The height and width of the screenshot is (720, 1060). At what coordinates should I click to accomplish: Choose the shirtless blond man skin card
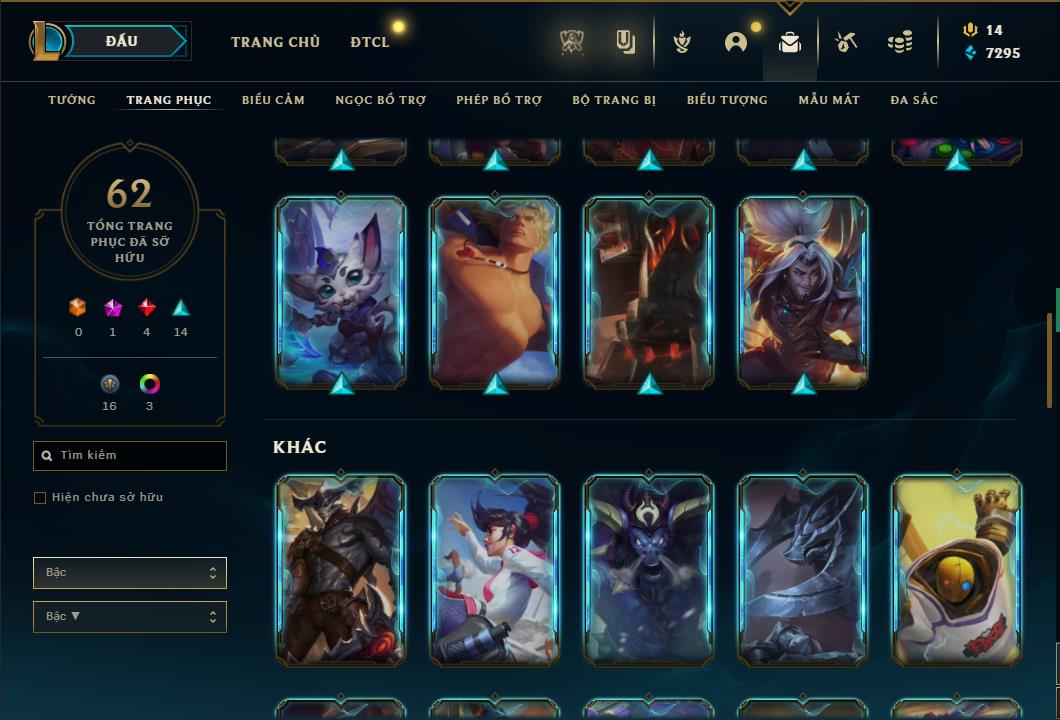coord(495,292)
